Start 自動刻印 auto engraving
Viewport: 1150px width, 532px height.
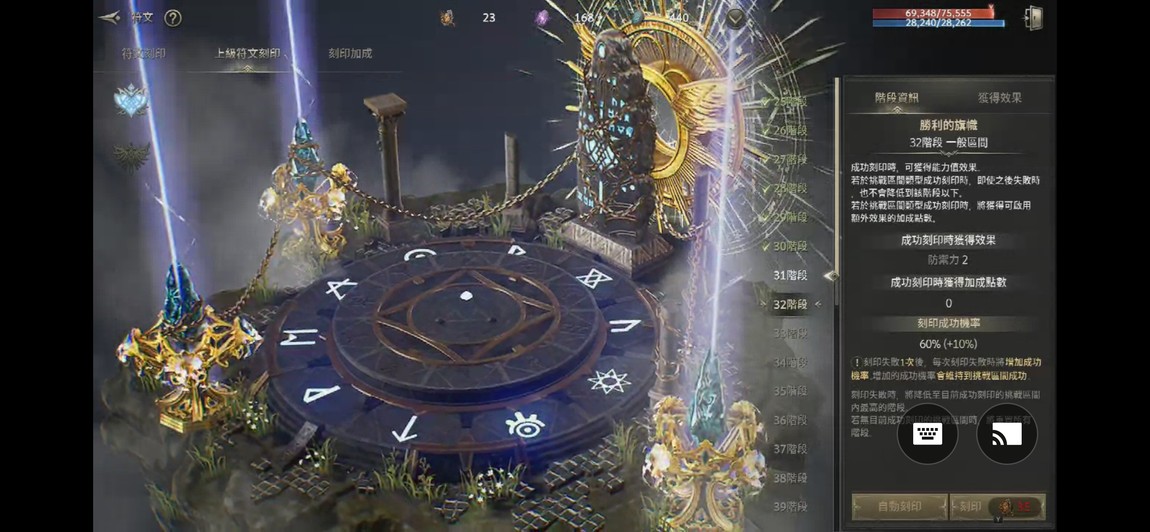coord(899,506)
